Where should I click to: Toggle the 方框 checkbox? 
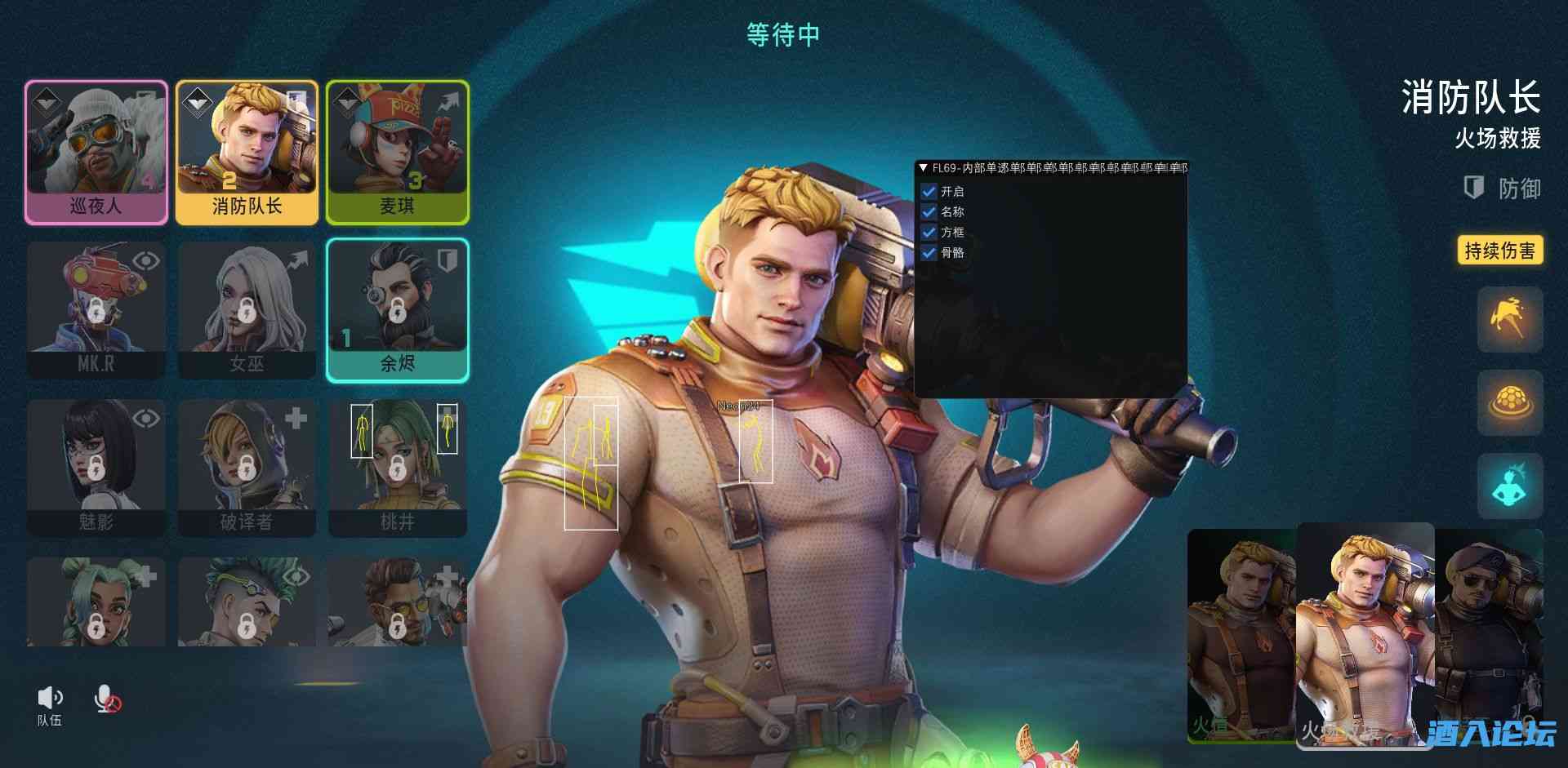[x=929, y=233]
